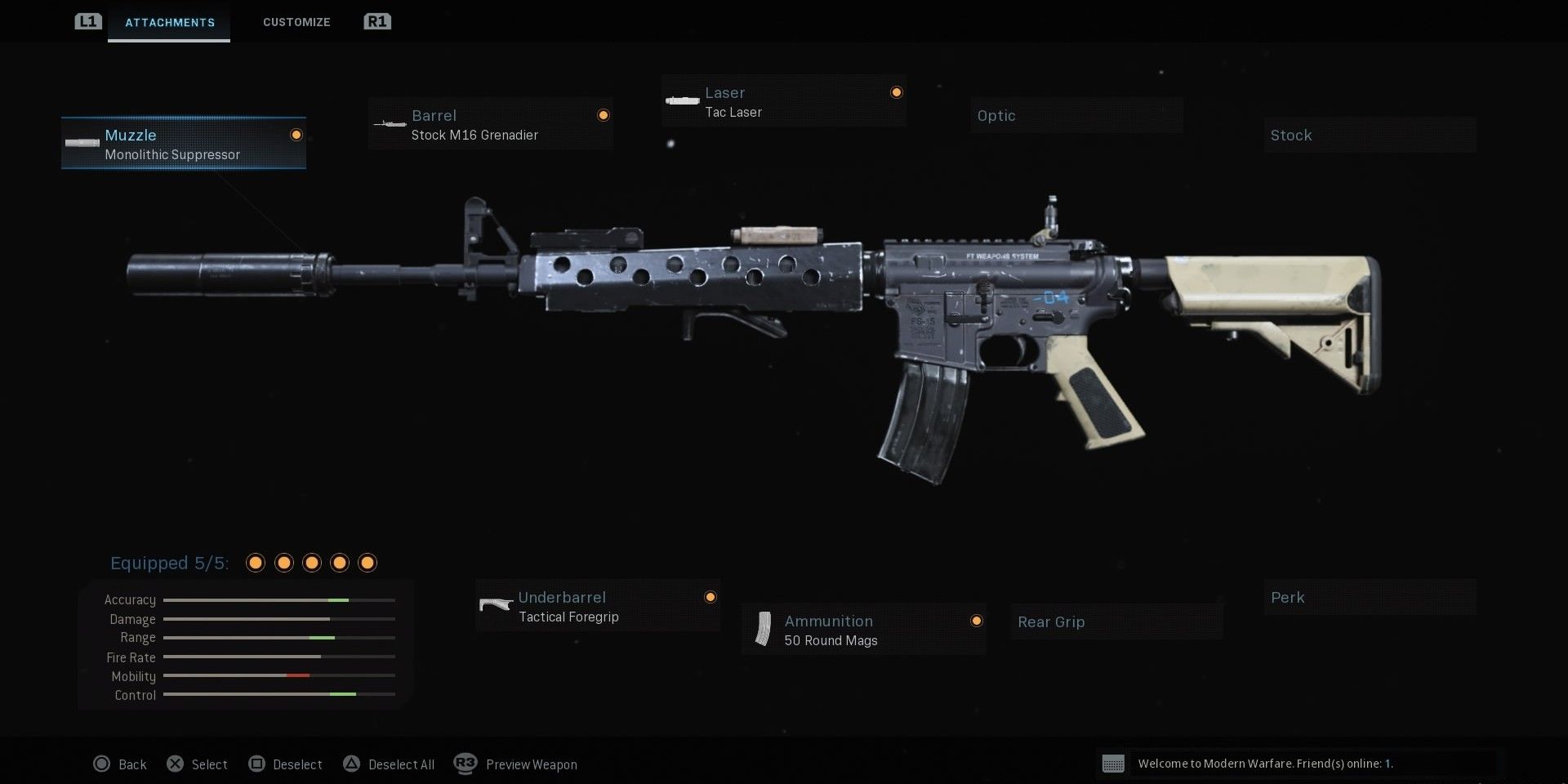Select the Tac Laser attachment icon
The height and width of the screenshot is (784, 1568).
681,100
